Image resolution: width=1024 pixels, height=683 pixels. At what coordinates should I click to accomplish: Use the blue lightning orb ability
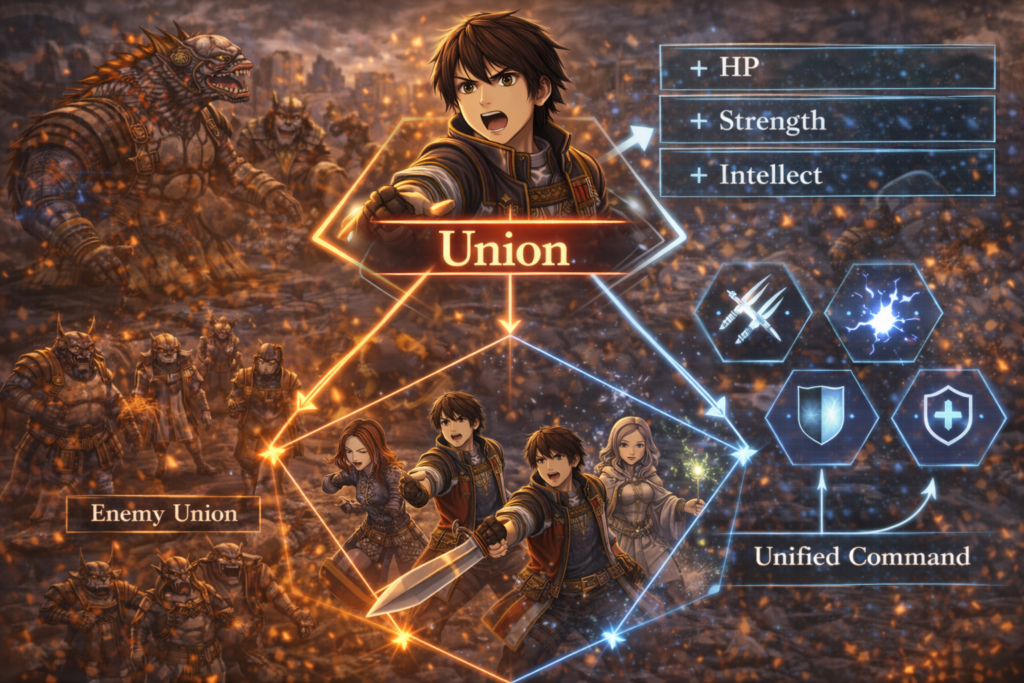coord(883,312)
